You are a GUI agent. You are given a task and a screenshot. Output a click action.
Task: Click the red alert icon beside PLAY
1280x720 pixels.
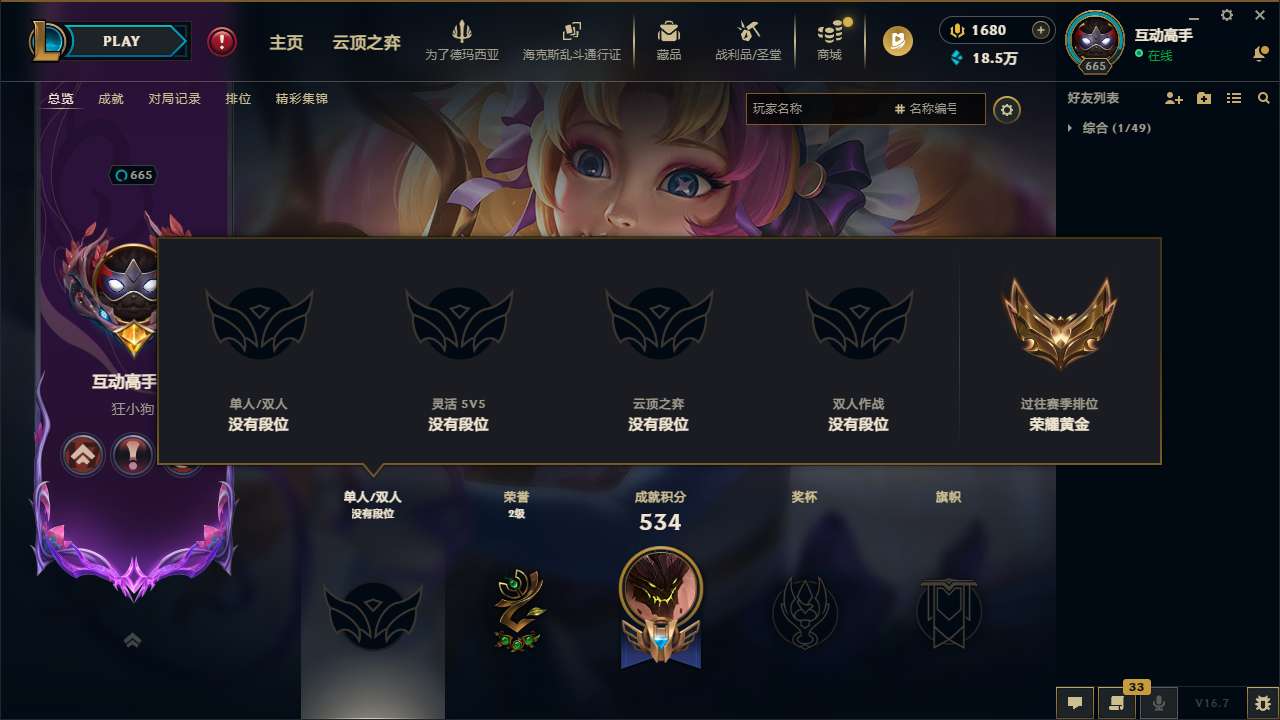(221, 42)
